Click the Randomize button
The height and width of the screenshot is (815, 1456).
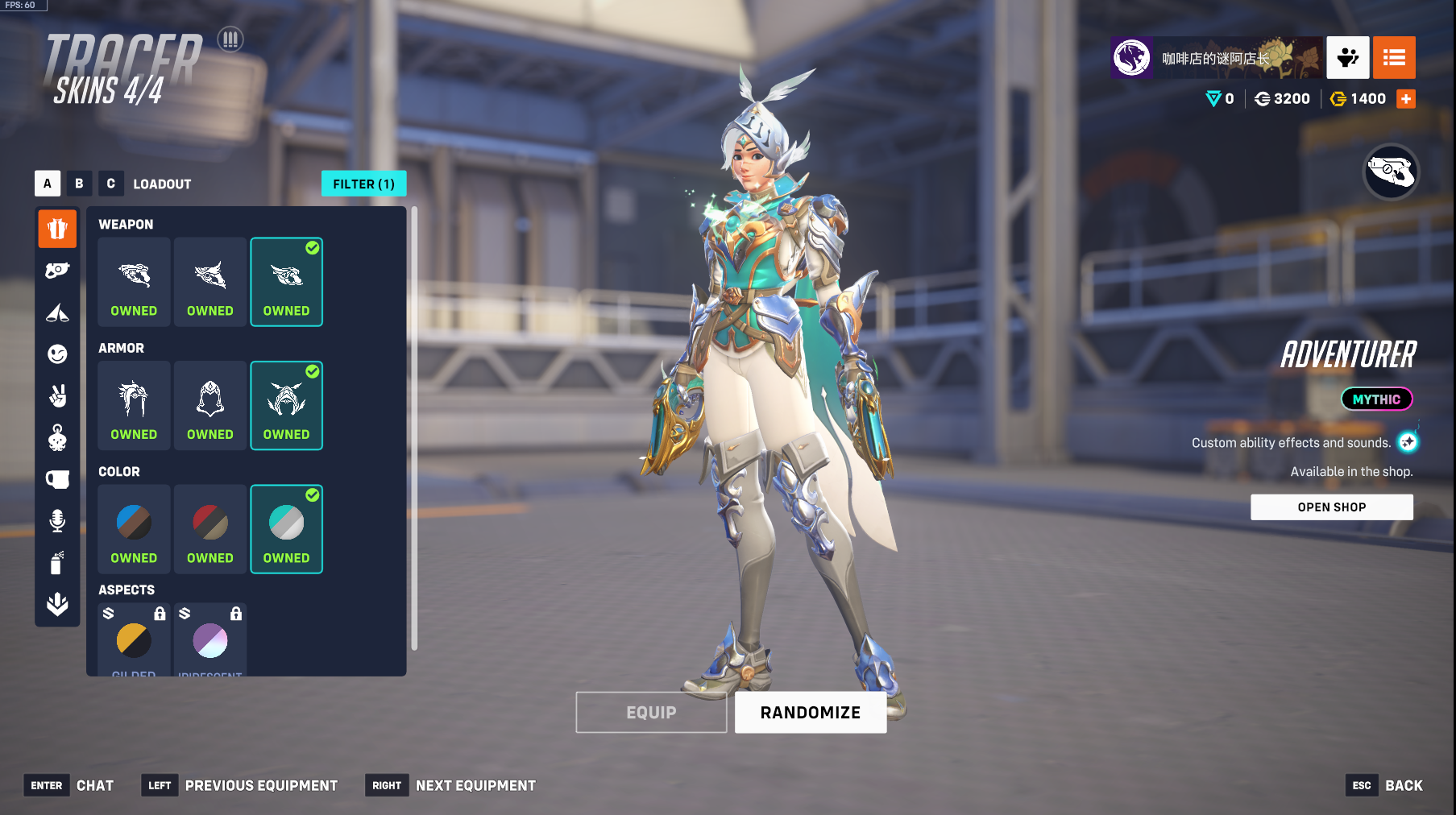pyautogui.click(x=810, y=713)
